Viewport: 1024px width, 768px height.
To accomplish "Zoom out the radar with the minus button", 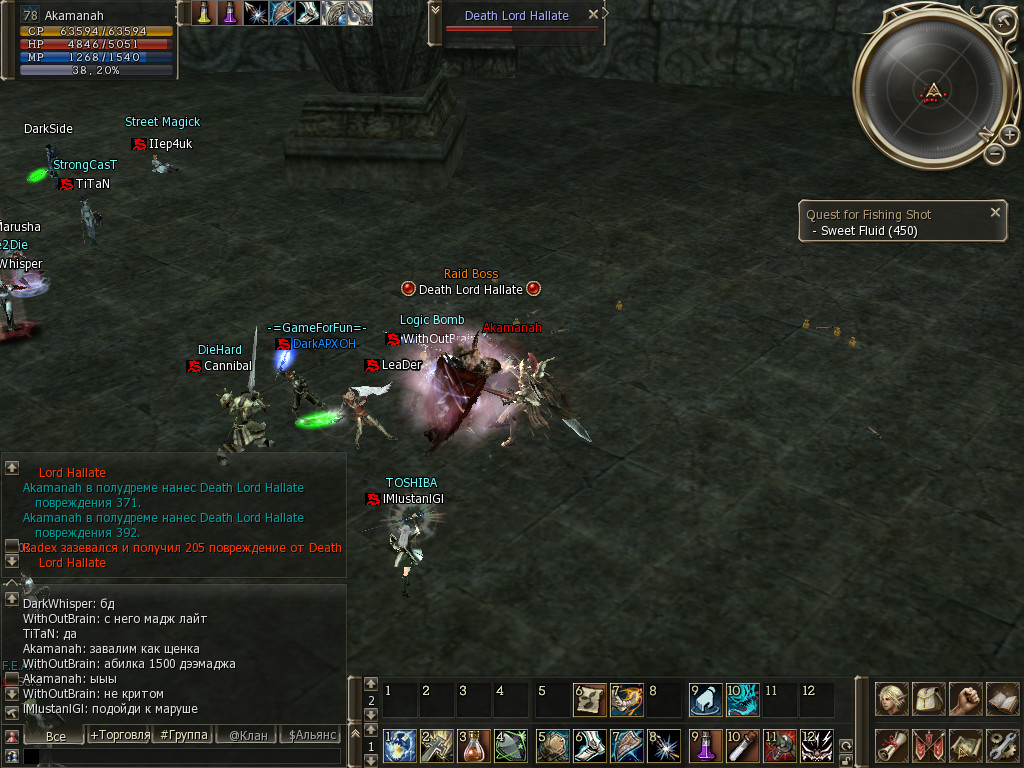I will [x=994, y=154].
